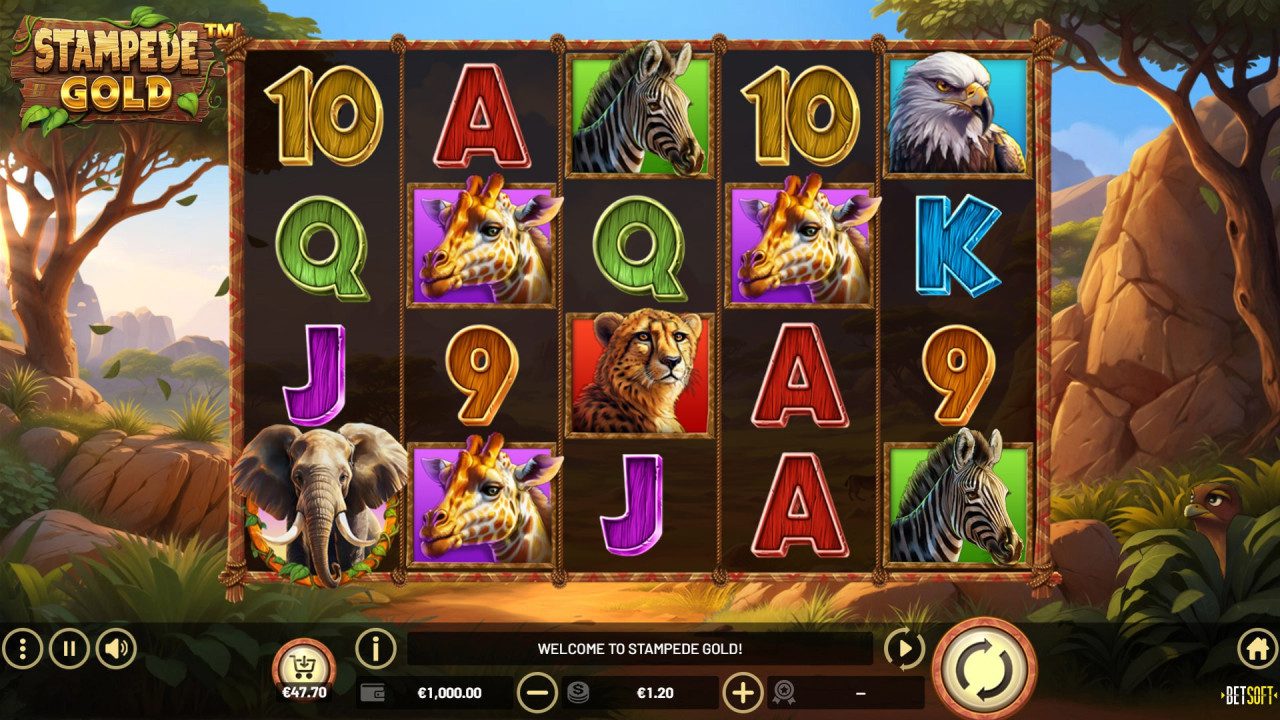This screenshot has width=1280, height=720.
Task: Click the €47.70 feature price label
Action: point(305,690)
